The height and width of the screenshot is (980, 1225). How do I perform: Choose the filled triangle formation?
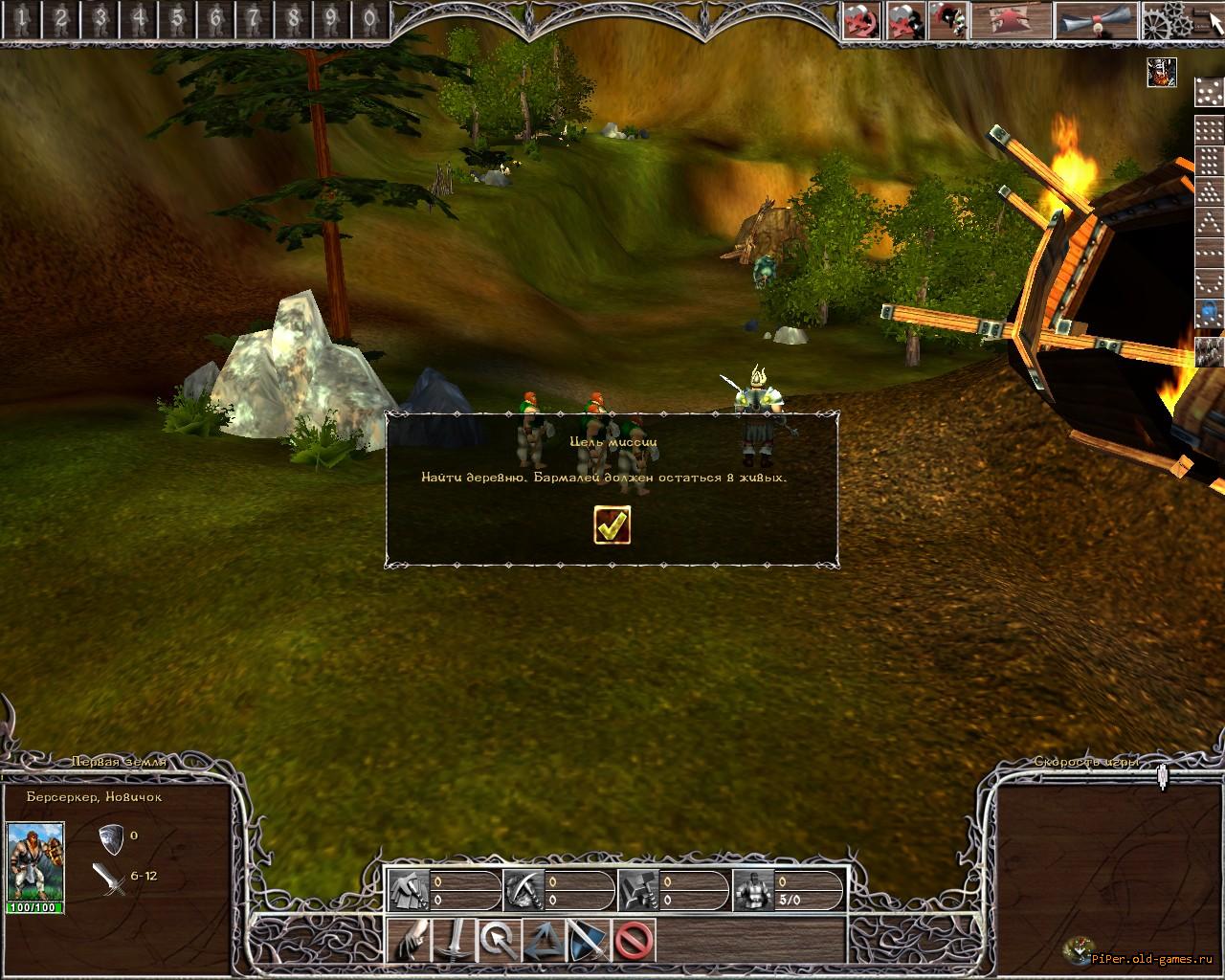tap(1210, 191)
